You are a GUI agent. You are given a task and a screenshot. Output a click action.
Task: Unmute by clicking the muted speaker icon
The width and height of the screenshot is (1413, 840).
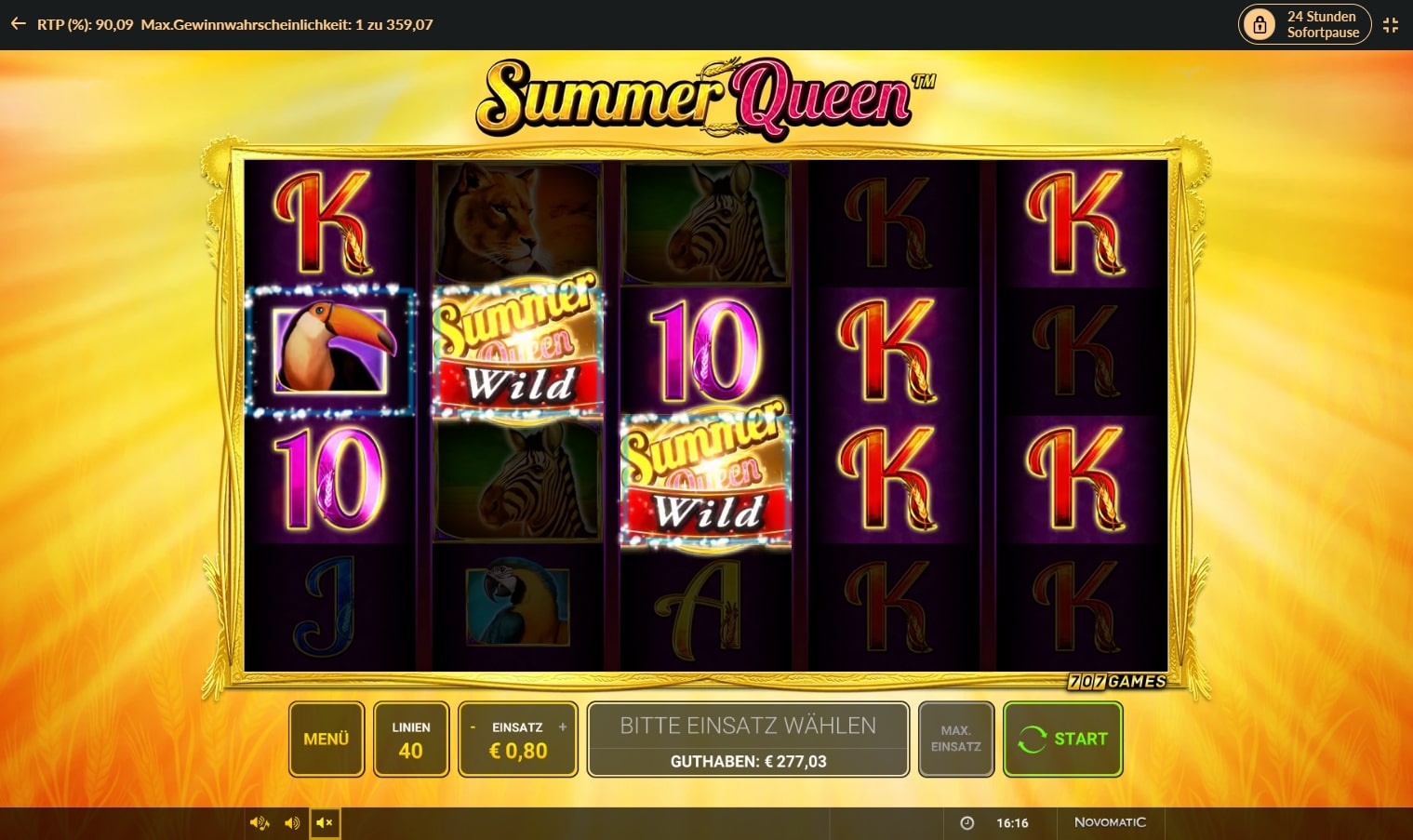(x=325, y=822)
